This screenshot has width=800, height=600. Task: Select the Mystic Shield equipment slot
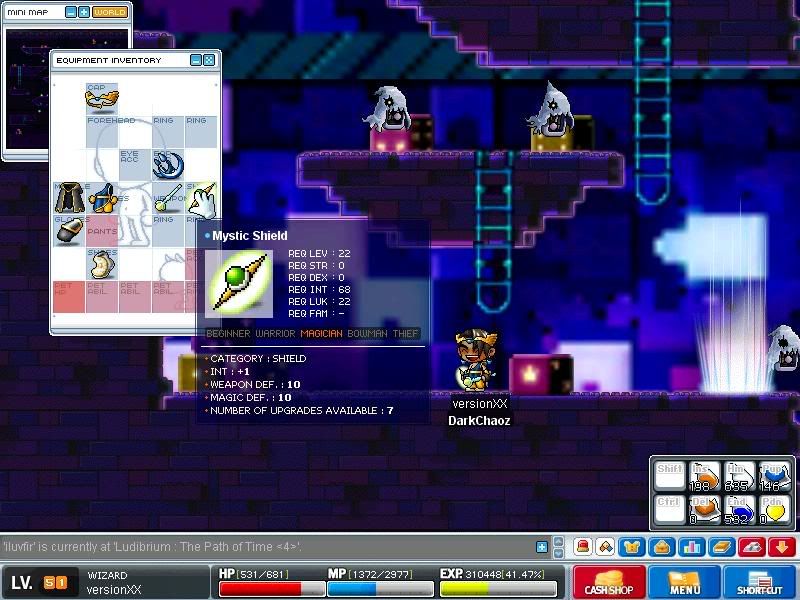pos(201,199)
